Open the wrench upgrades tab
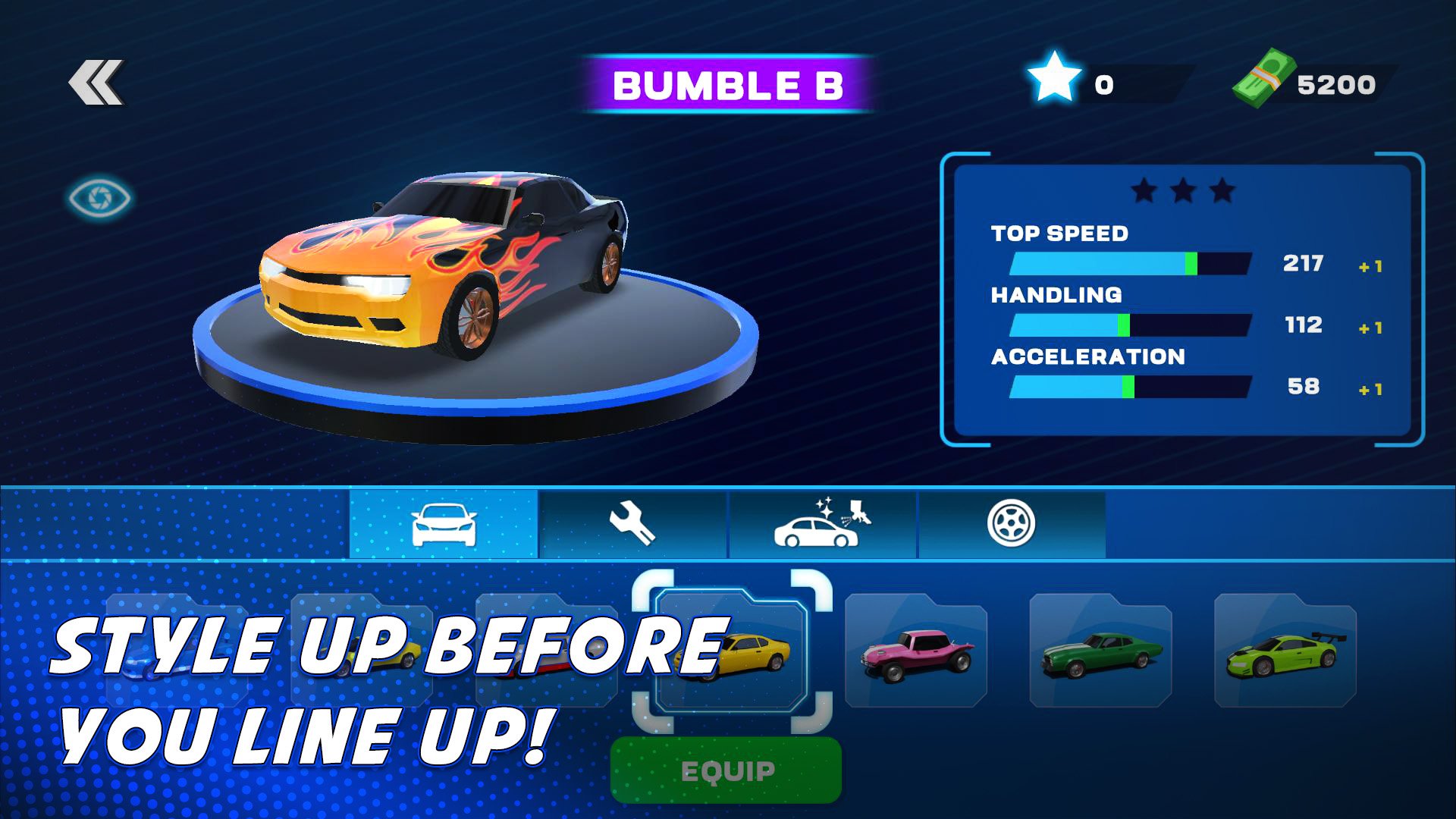This screenshot has height=819, width=1456. [x=632, y=524]
